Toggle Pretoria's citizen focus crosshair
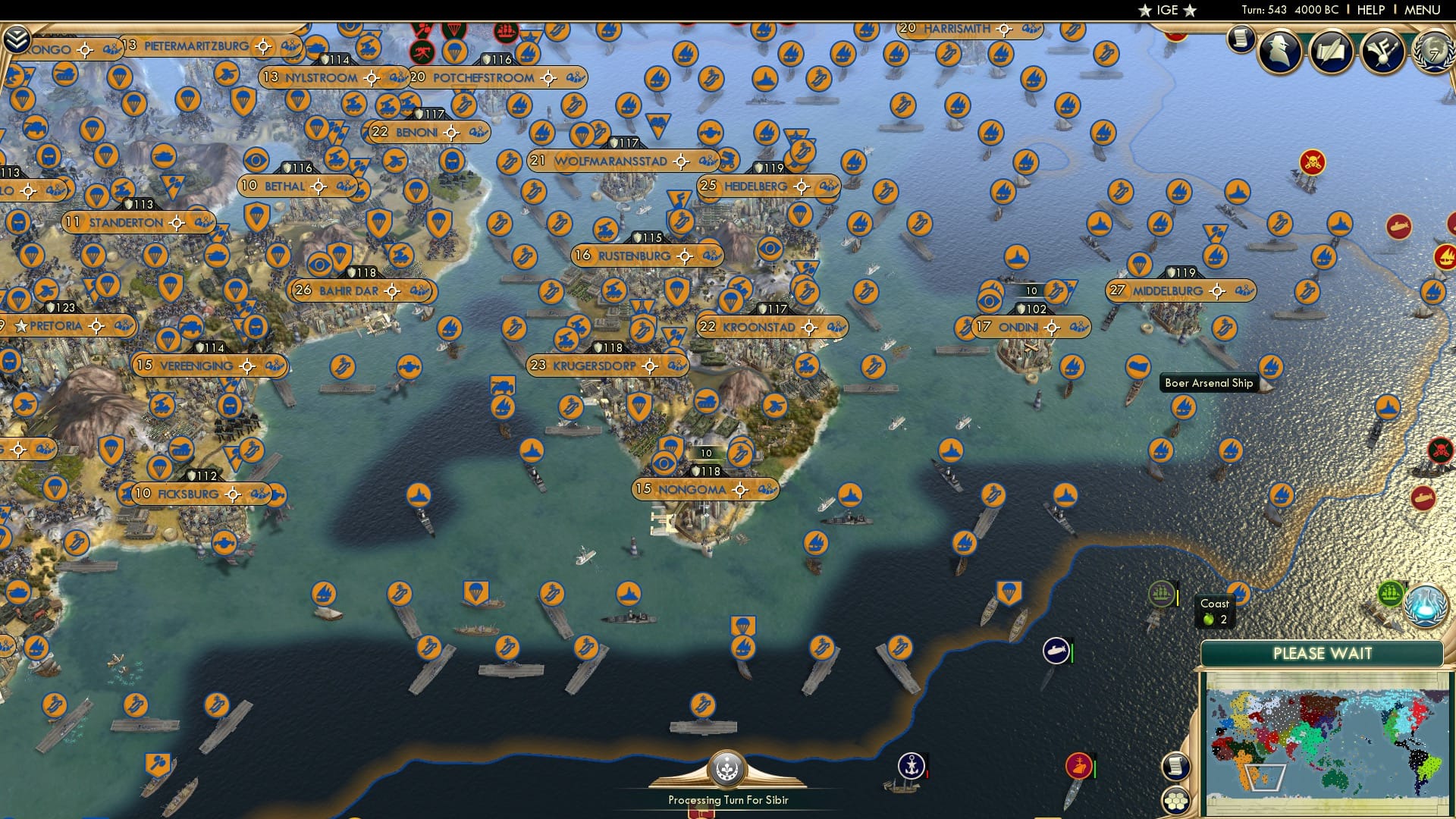The height and width of the screenshot is (819, 1456). tap(96, 326)
